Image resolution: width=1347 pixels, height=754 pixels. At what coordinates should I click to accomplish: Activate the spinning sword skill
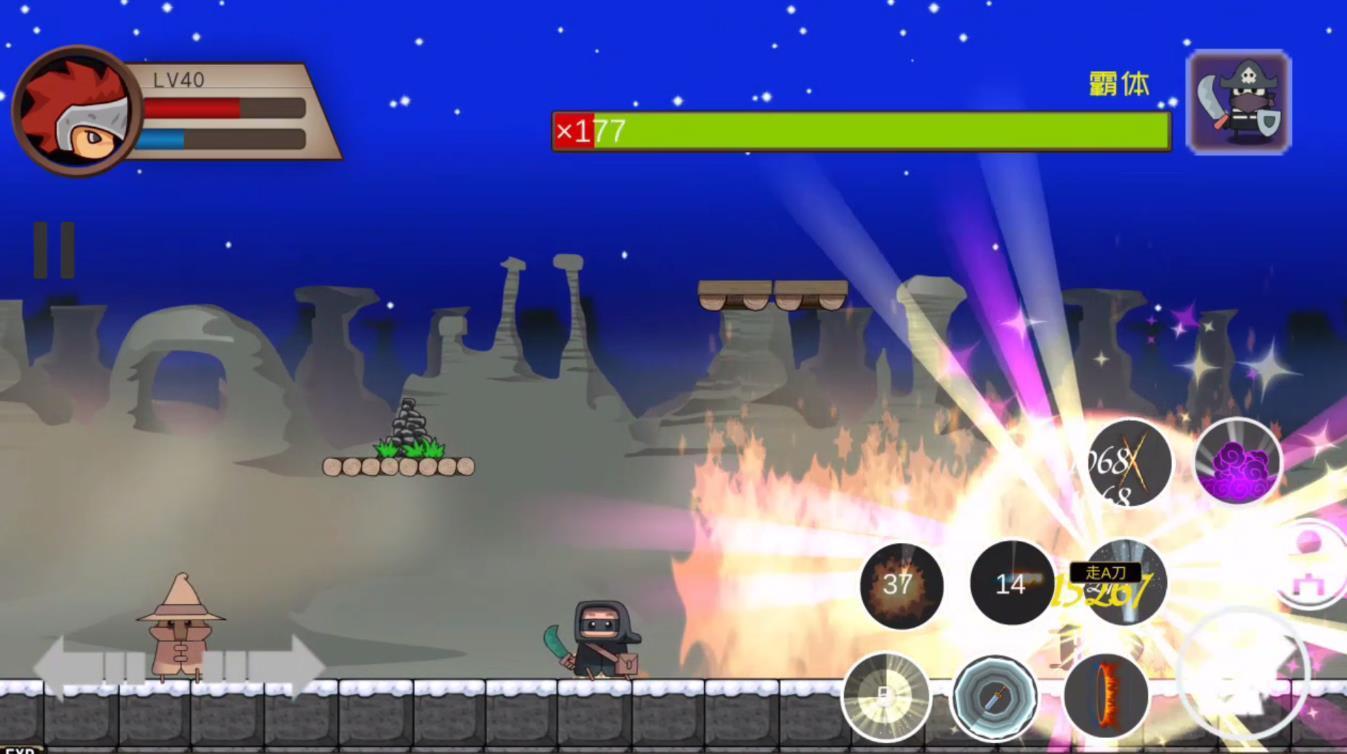pos(993,697)
